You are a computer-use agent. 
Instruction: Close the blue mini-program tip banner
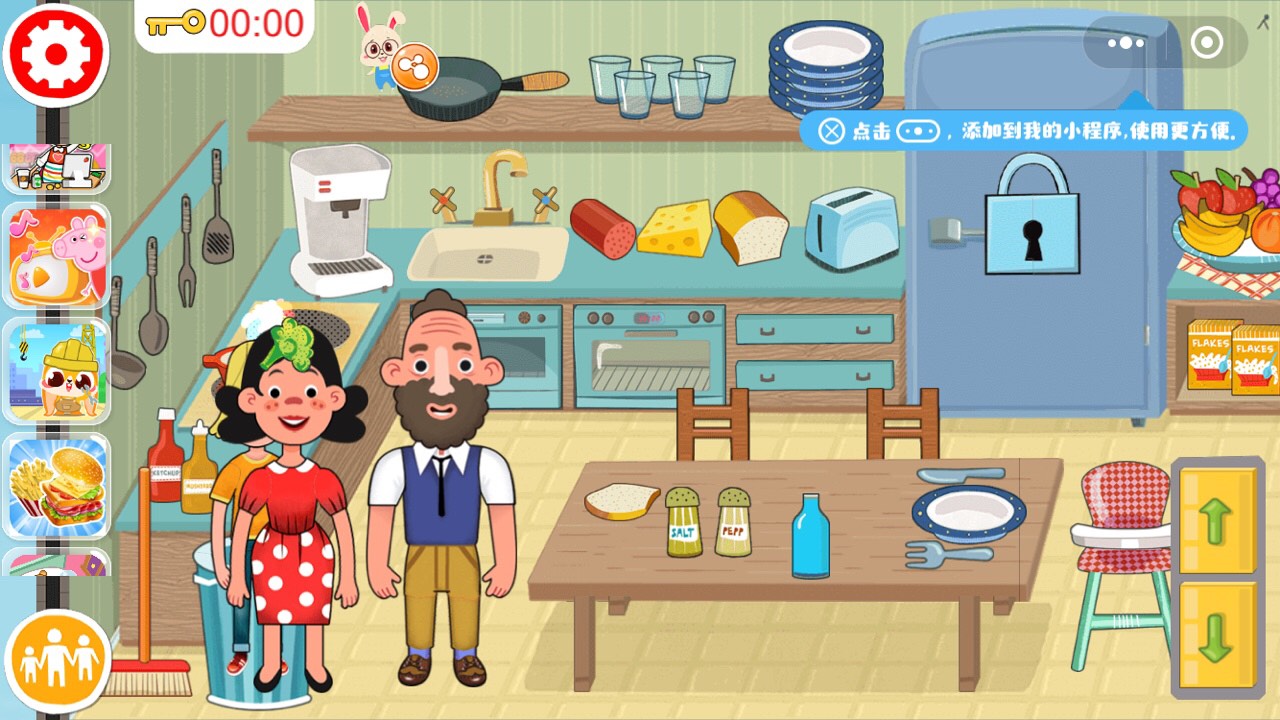[x=831, y=131]
